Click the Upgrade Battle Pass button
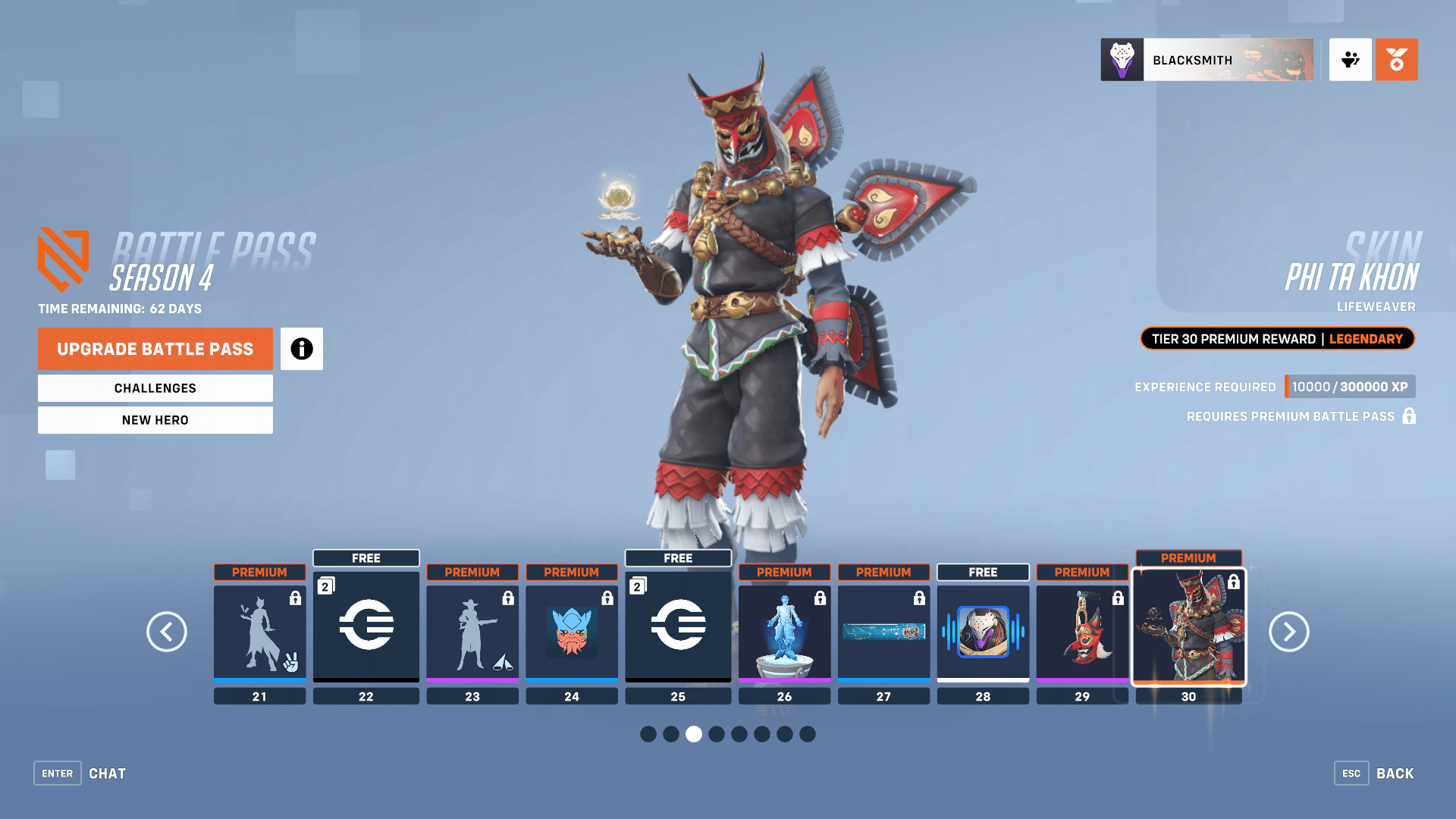Viewport: 1456px width, 819px height. click(155, 349)
